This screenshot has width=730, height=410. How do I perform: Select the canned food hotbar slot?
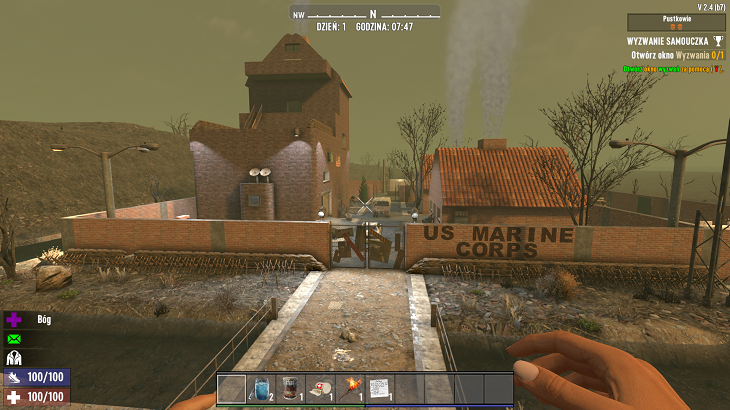290,388
